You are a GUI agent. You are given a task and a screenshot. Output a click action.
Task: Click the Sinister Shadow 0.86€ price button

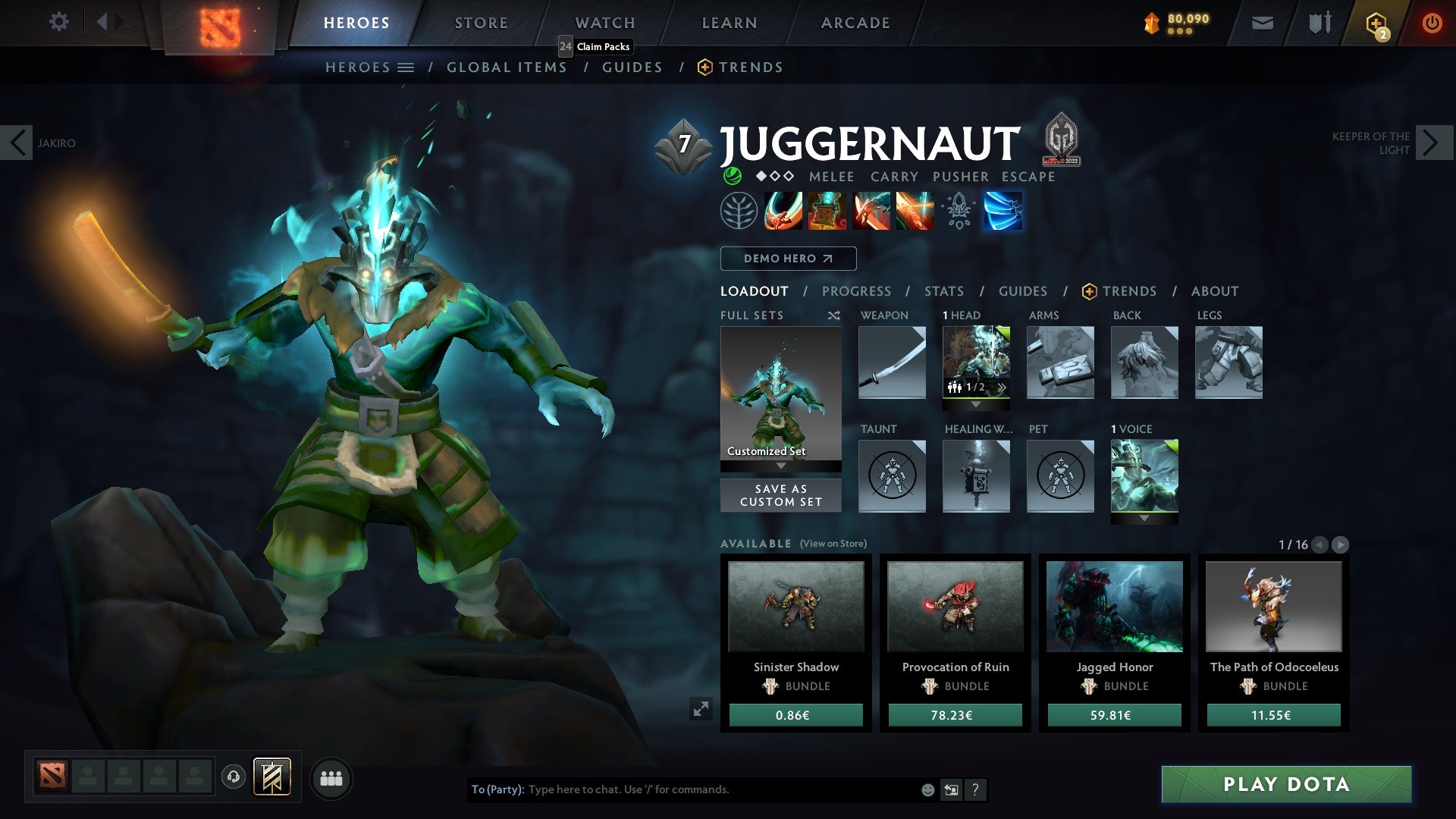pyautogui.click(x=795, y=714)
